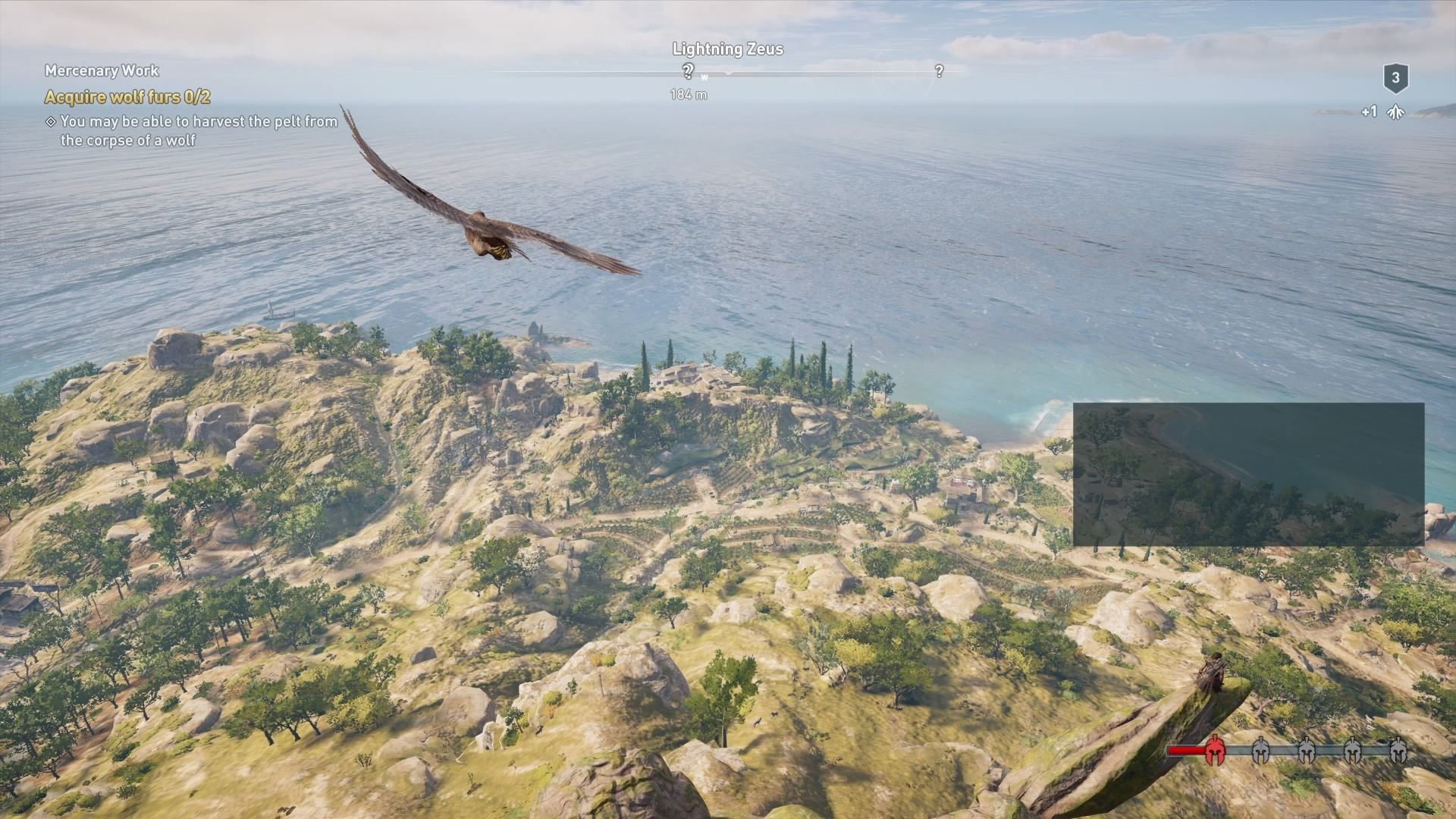Select the Lightning Zeus quest heading
The height and width of the screenshot is (819, 1456).
point(728,49)
